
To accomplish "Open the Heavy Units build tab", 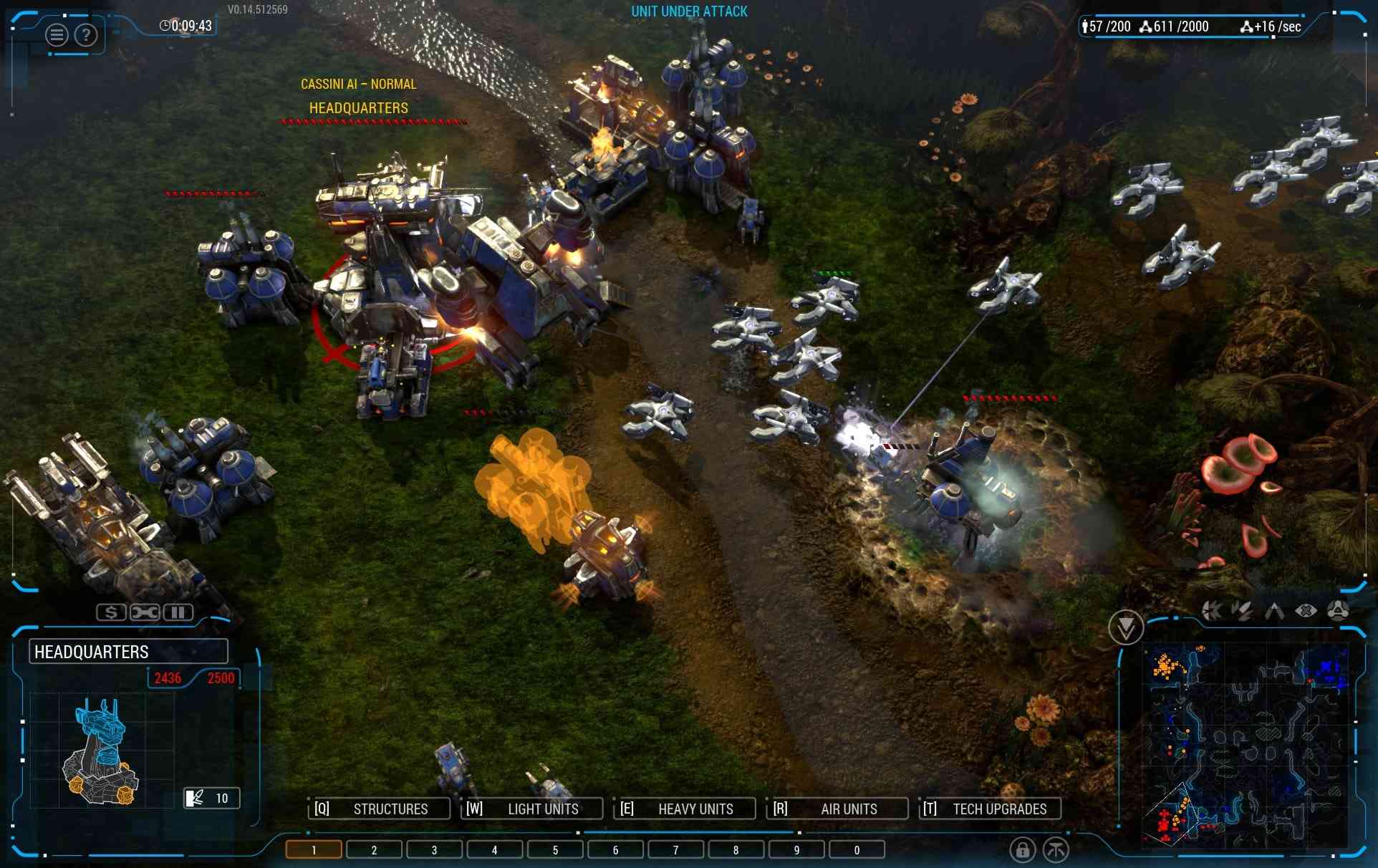I will click(685, 809).
